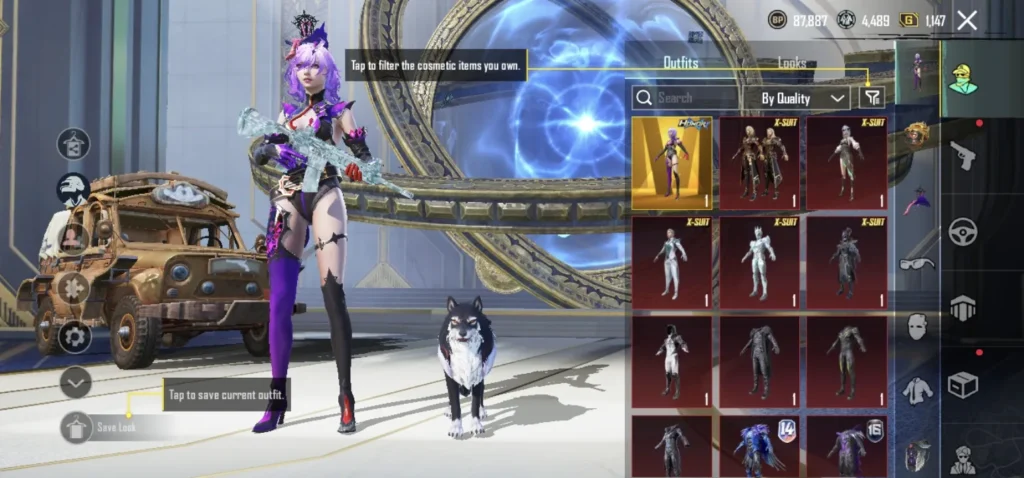Show the jacket tops subcategory

click(917, 390)
